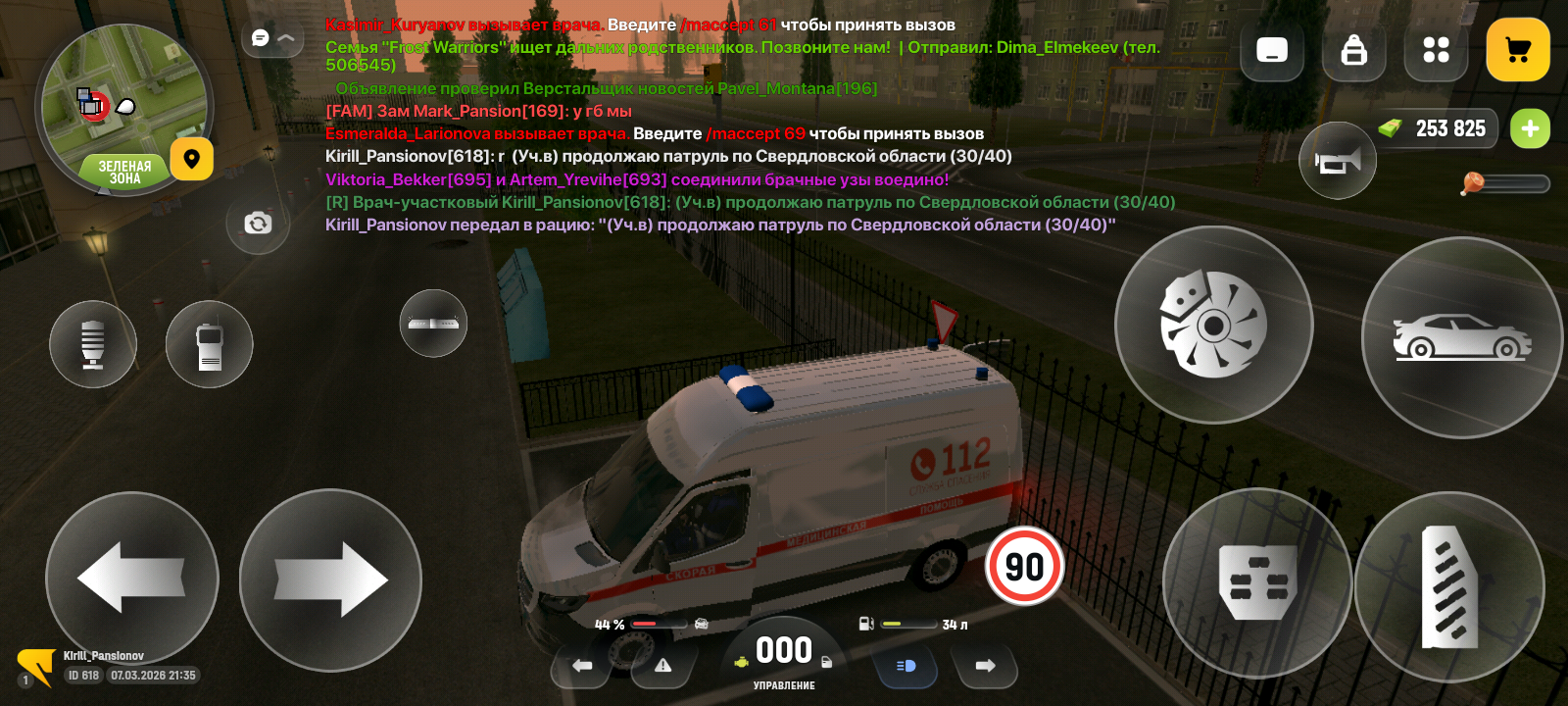
Task: Hide the HUD with the dash button
Action: point(1271,51)
